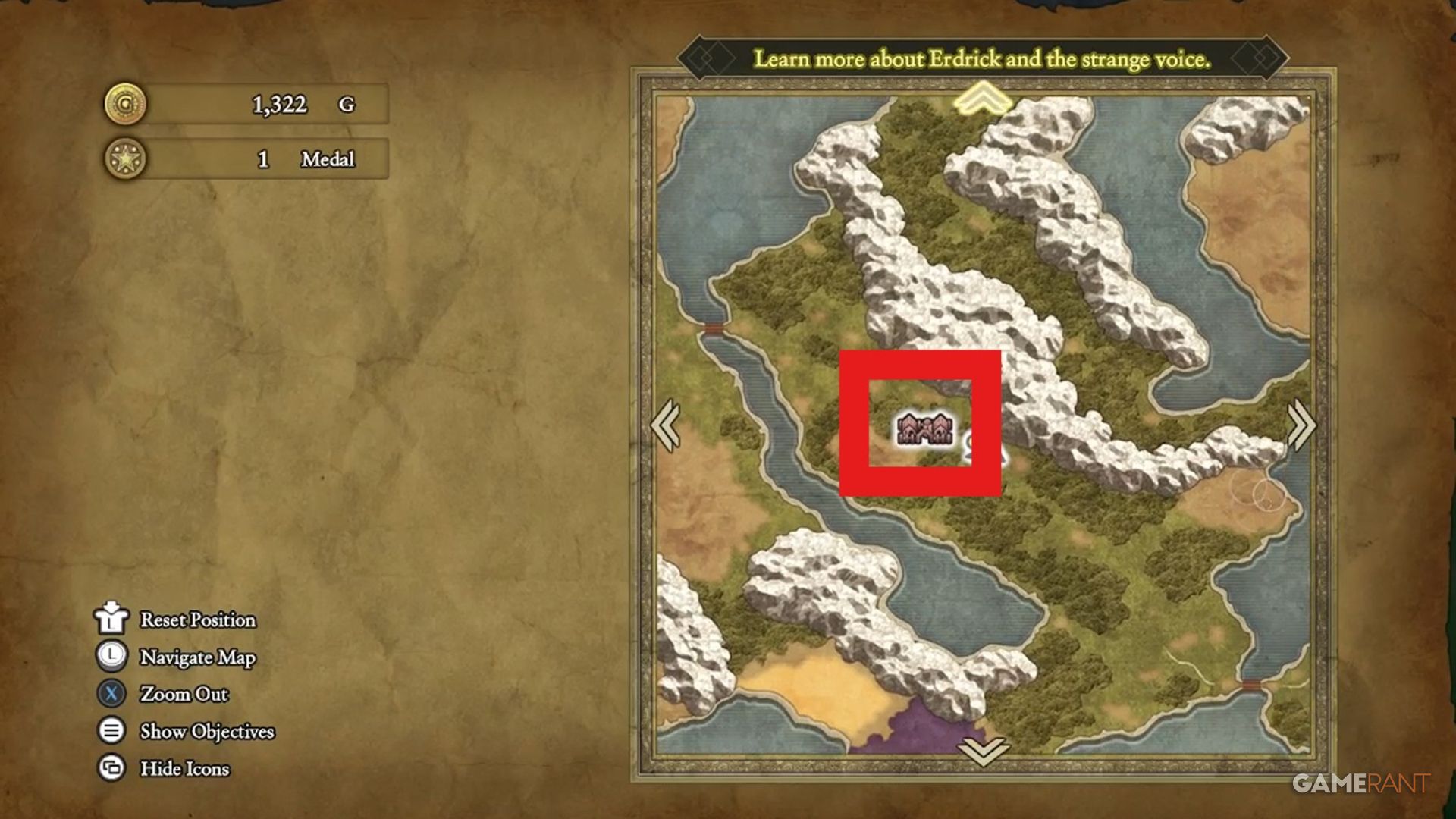This screenshot has width=1456, height=819.
Task: Select the Show Objectives menu icon
Action: click(111, 731)
